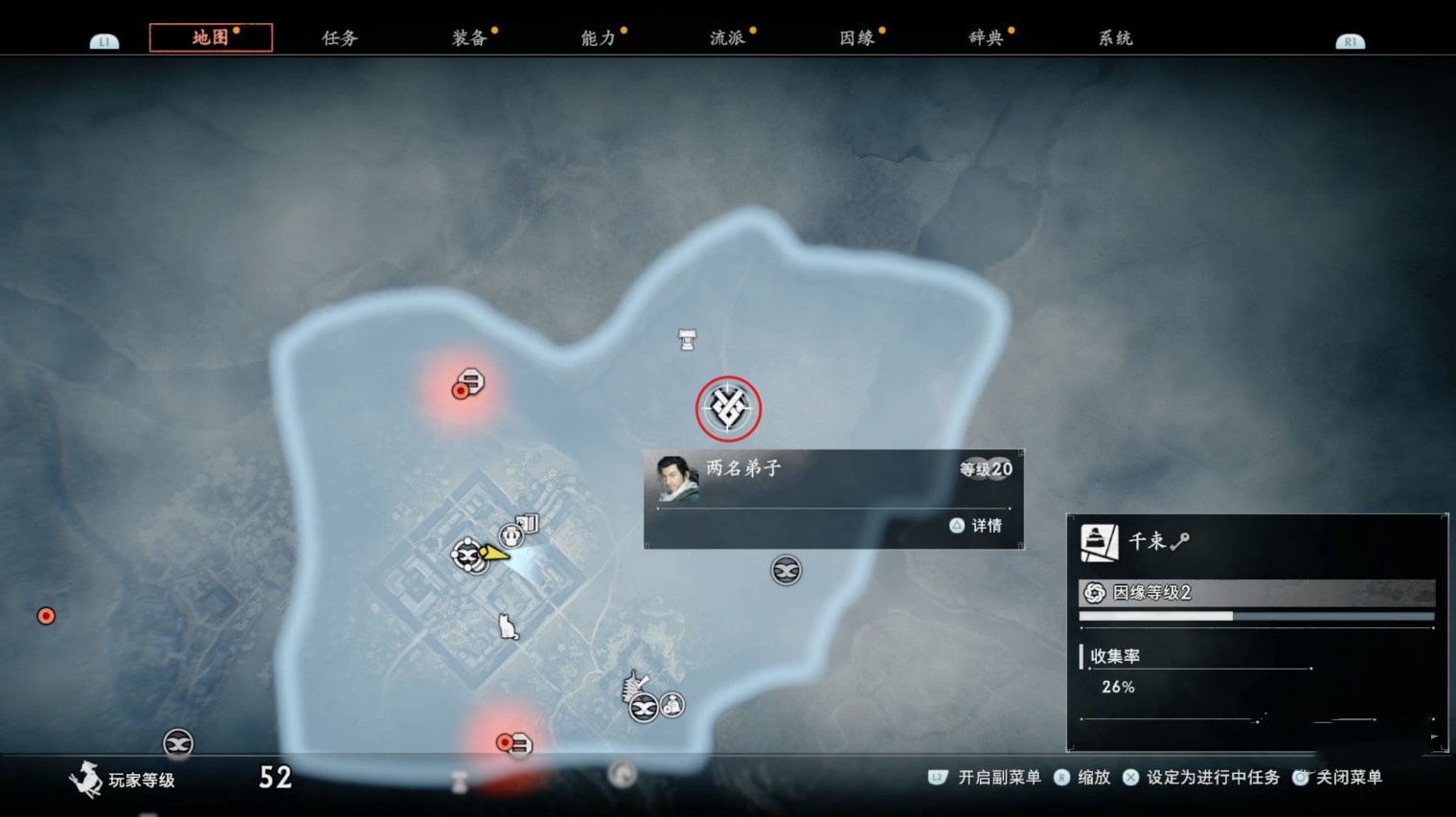
Task: Show 详情 details for the mission
Action: (977, 525)
